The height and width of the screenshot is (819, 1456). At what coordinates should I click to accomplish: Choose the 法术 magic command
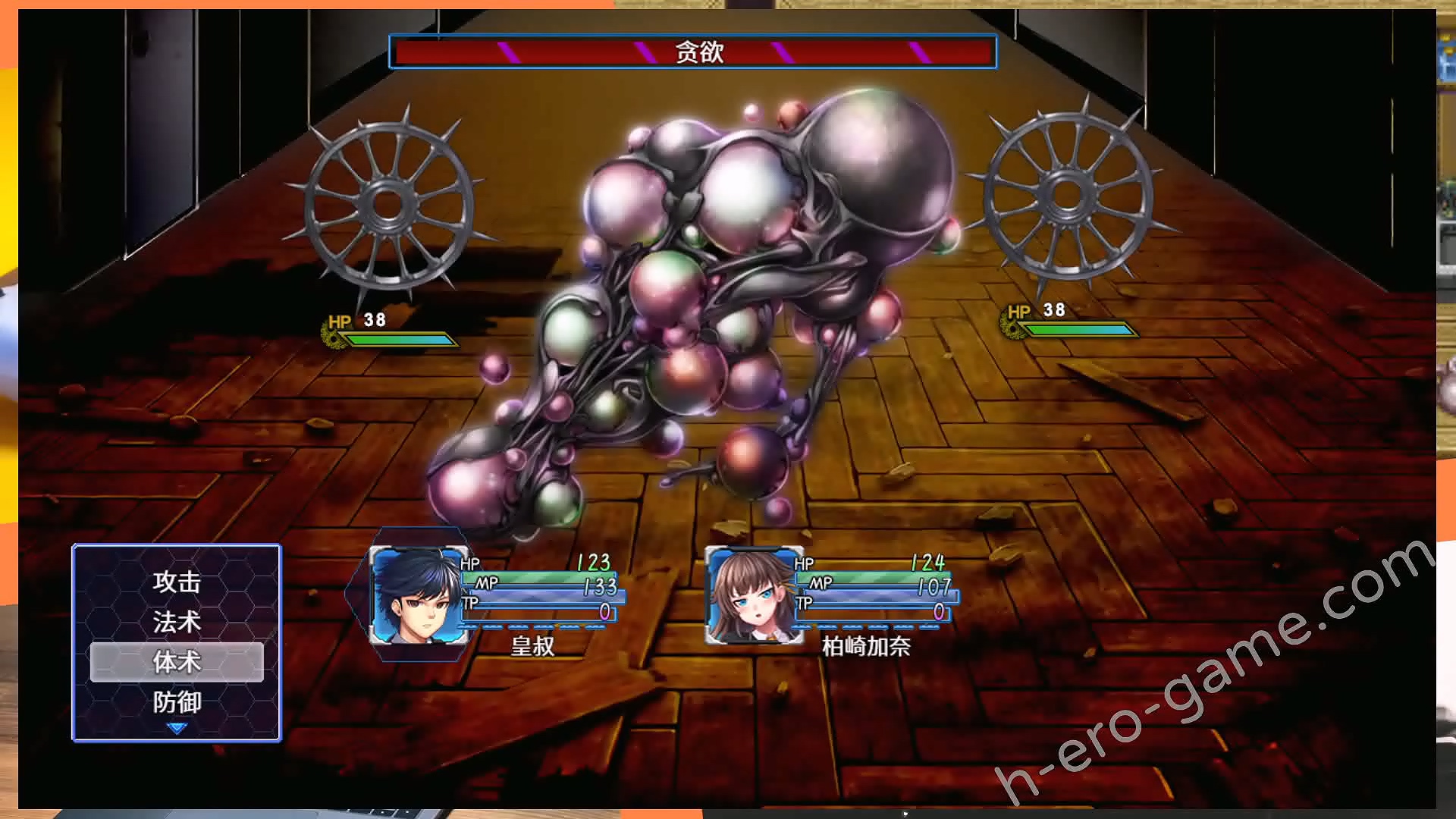(177, 623)
